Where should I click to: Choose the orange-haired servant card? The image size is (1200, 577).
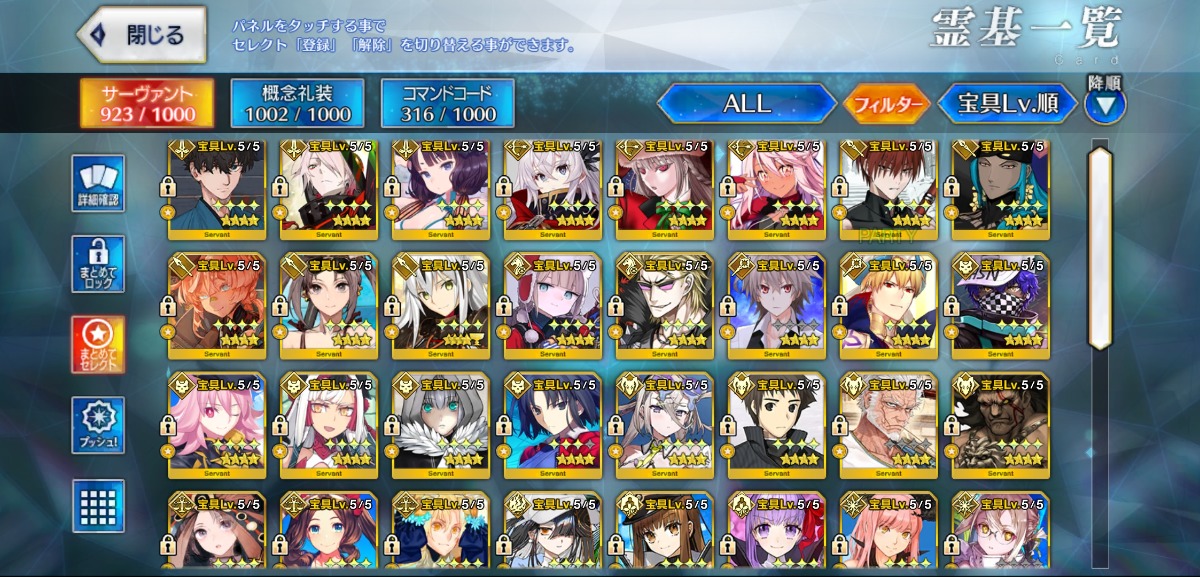tap(217, 301)
